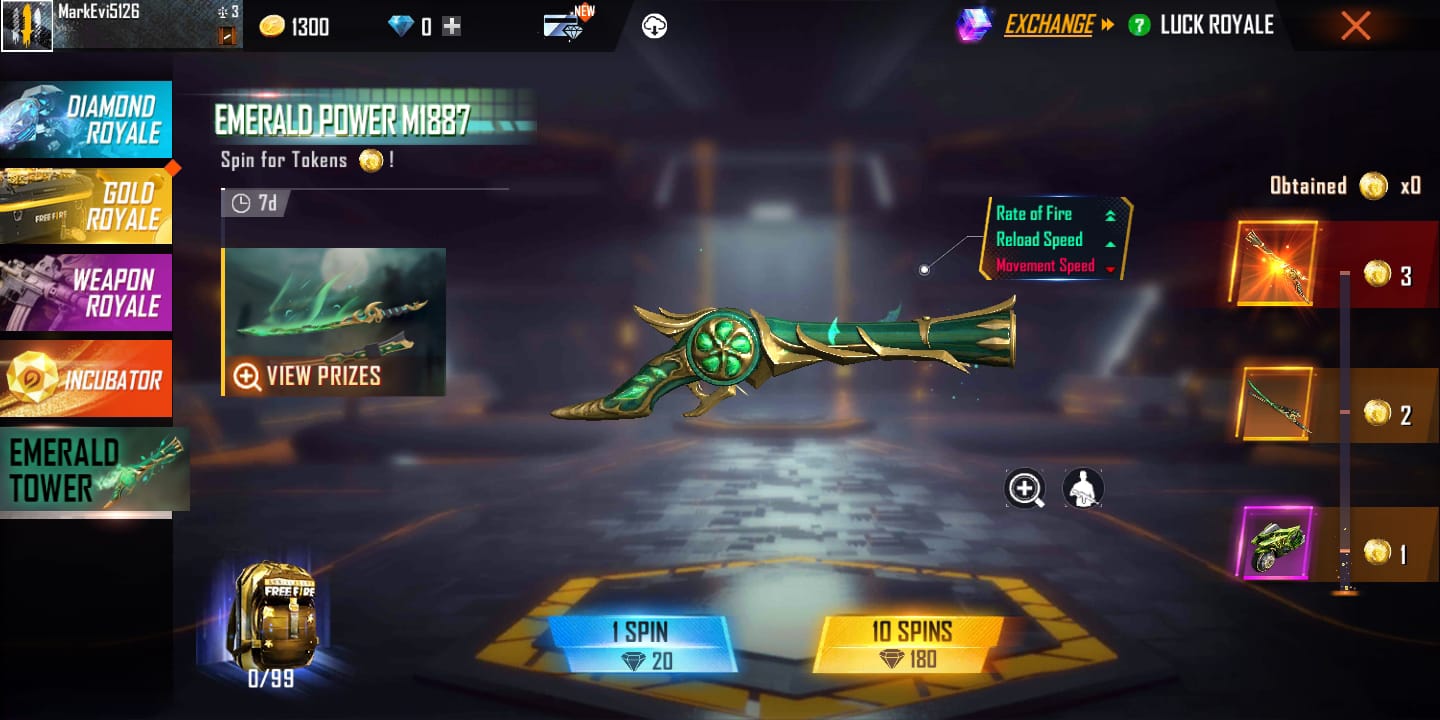
Task: Open the player profile avatar
Action: pyautogui.click(x=27, y=24)
